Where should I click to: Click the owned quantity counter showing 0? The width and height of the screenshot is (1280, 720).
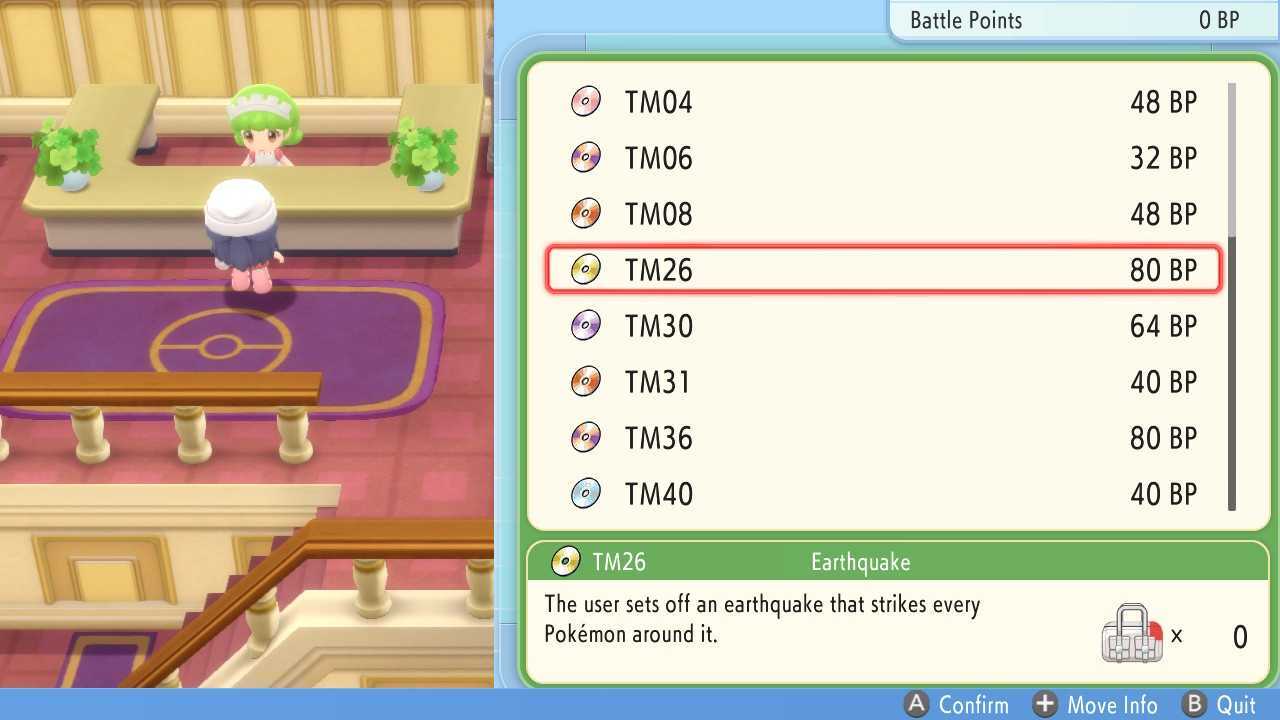pyautogui.click(x=1239, y=636)
